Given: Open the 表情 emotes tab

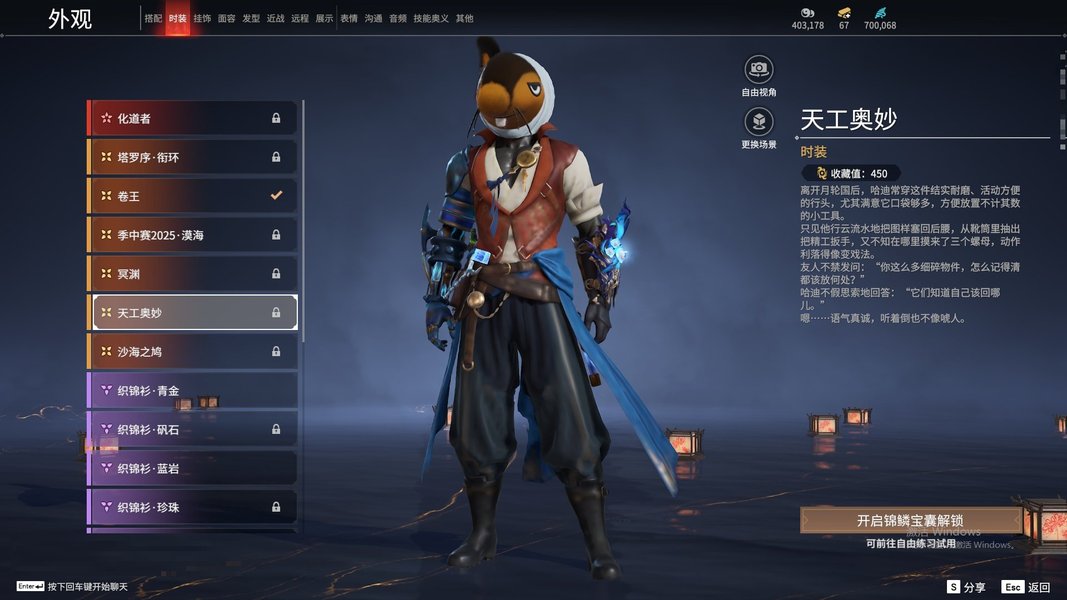Looking at the screenshot, I should click(349, 18).
